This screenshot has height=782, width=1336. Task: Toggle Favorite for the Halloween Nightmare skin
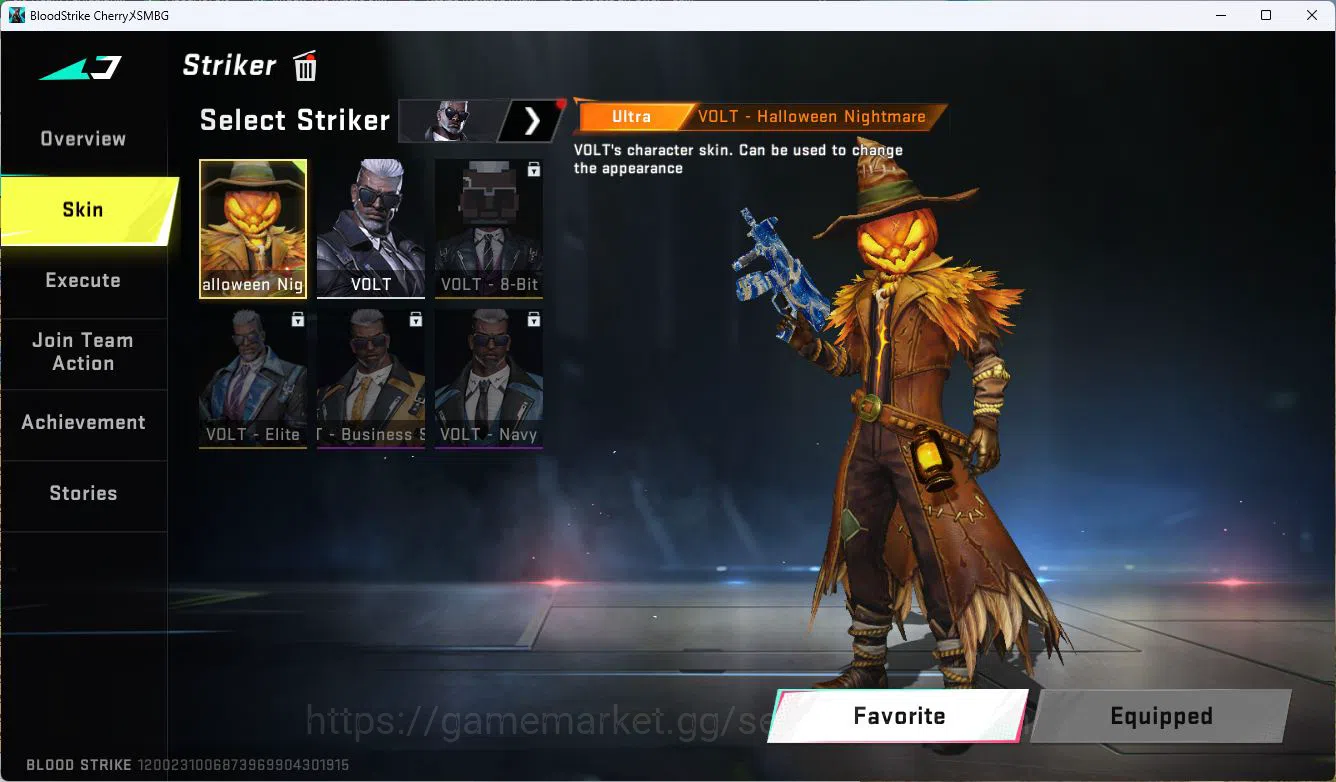click(899, 716)
